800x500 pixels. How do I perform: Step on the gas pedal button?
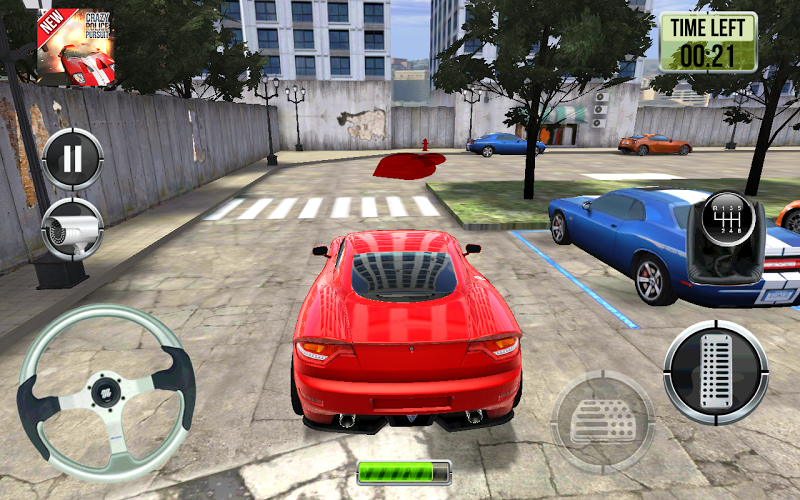click(x=715, y=372)
